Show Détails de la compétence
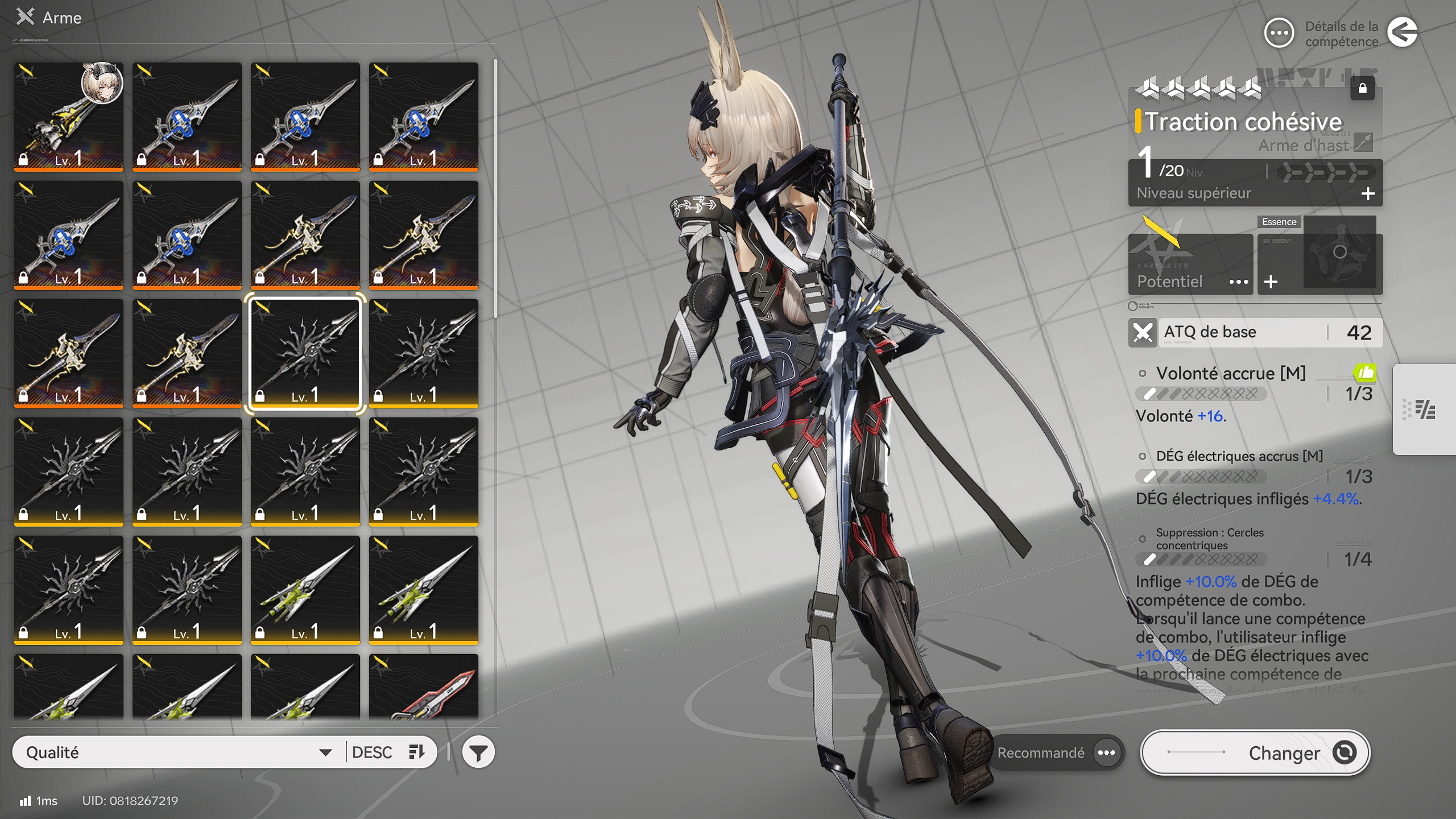This screenshot has height=819, width=1456. pyautogui.click(x=1279, y=33)
